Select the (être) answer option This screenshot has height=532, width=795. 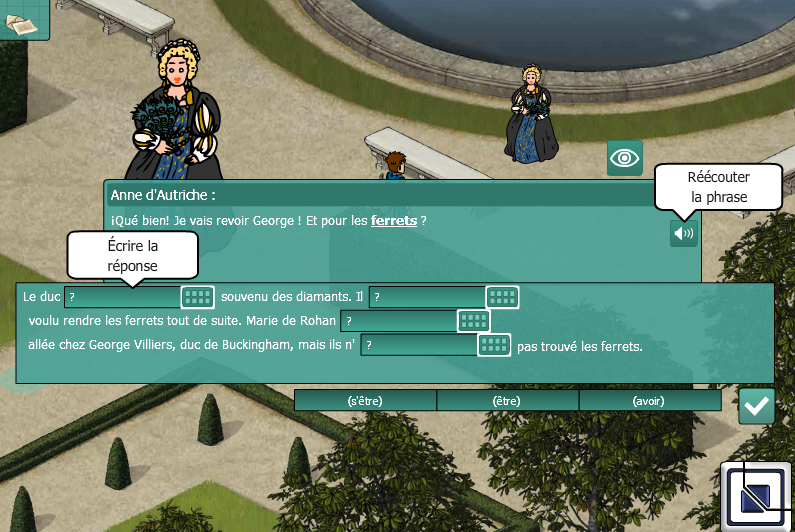[x=508, y=401]
